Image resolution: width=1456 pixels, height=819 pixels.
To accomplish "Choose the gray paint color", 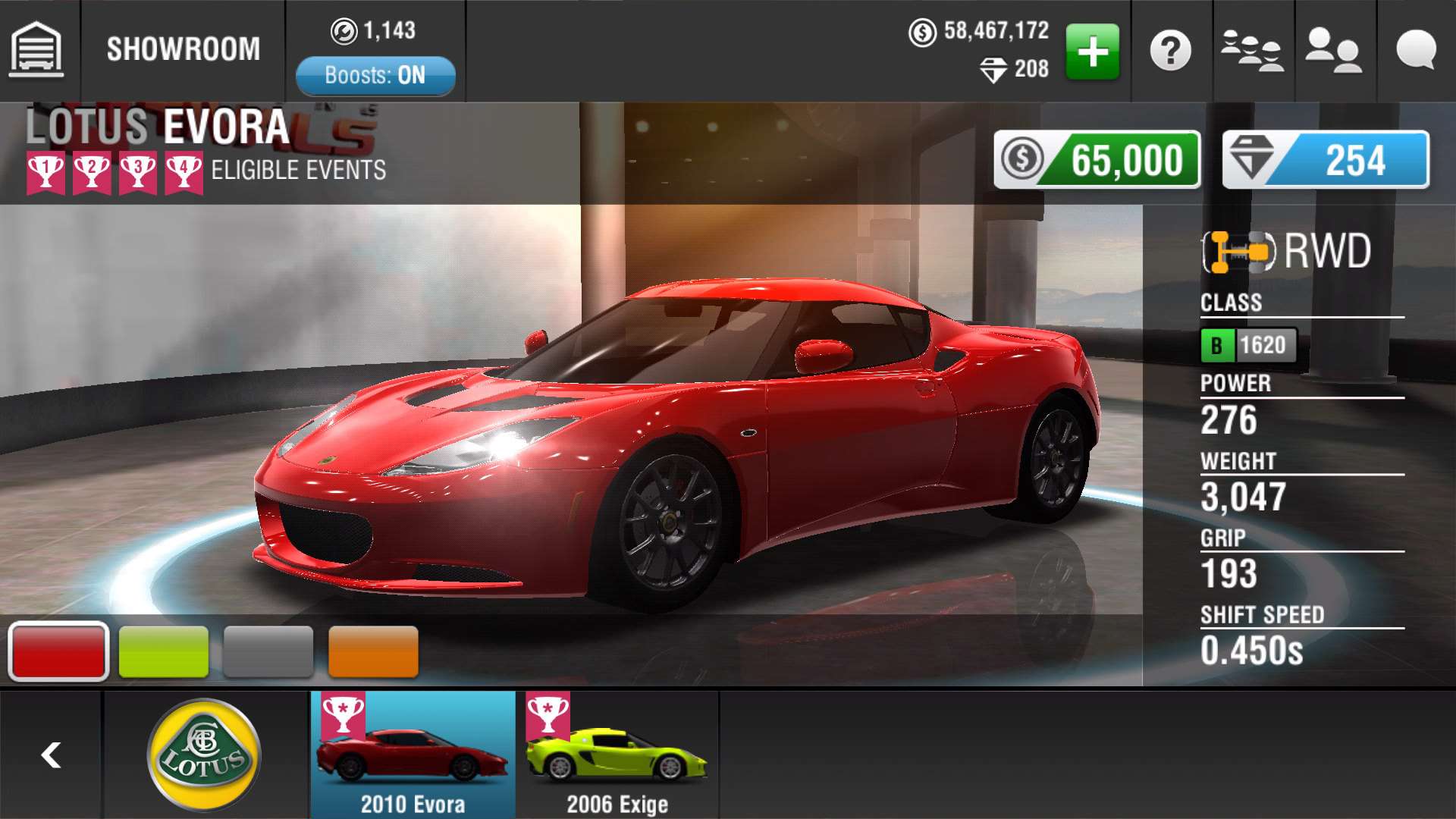I will tap(268, 651).
